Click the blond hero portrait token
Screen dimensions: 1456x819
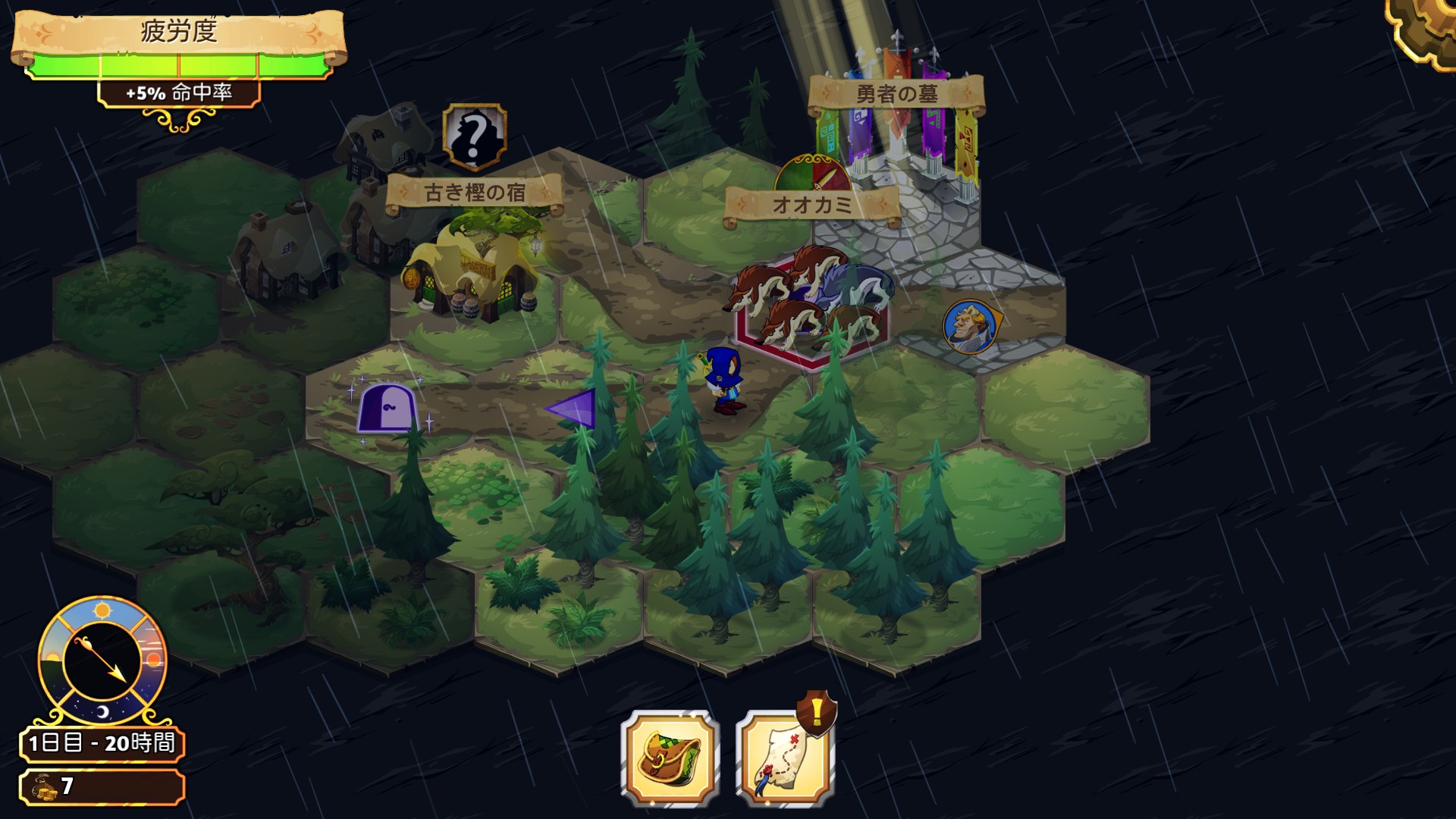971,327
